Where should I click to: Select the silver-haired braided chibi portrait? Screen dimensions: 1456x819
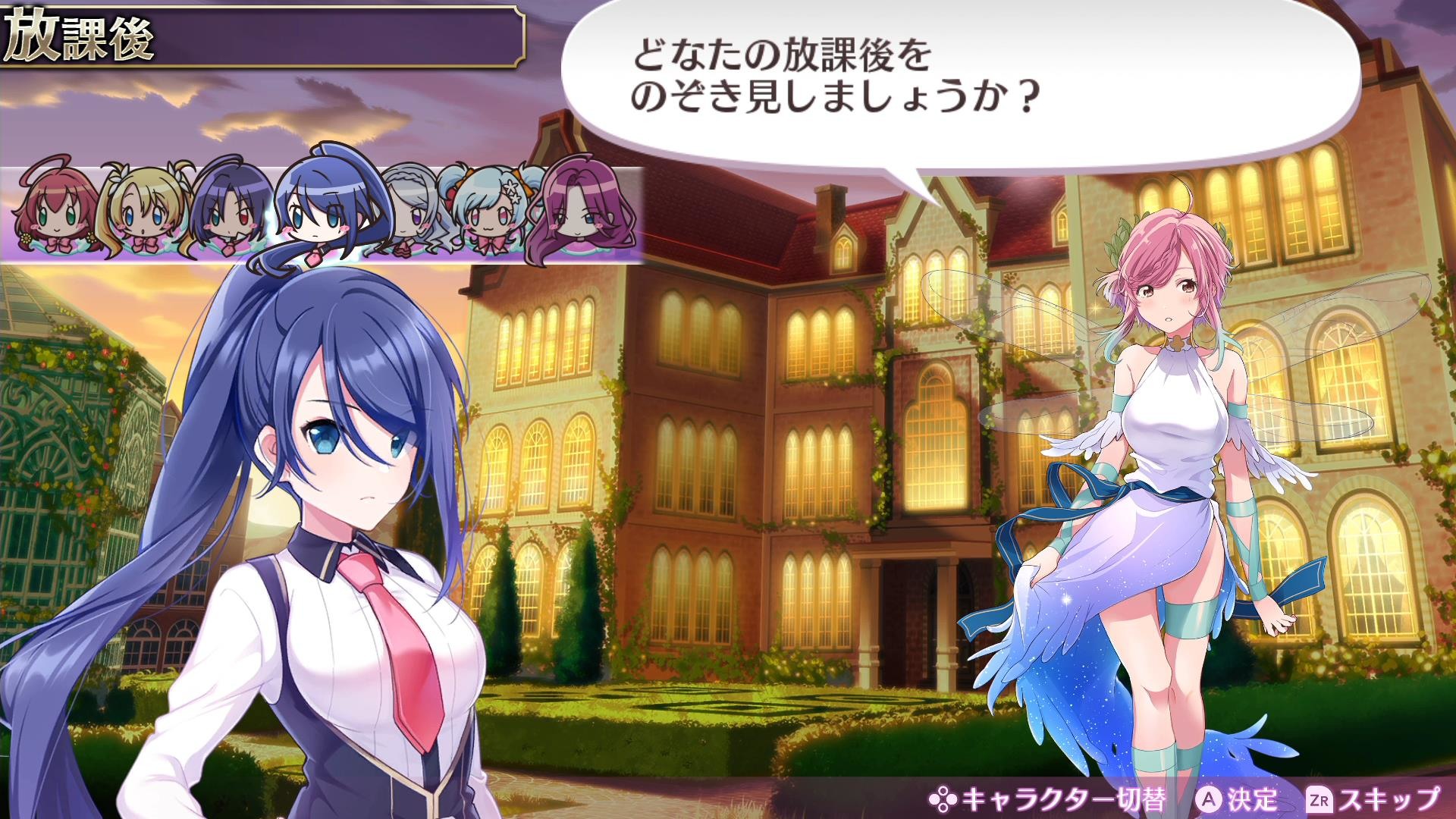[x=413, y=212]
